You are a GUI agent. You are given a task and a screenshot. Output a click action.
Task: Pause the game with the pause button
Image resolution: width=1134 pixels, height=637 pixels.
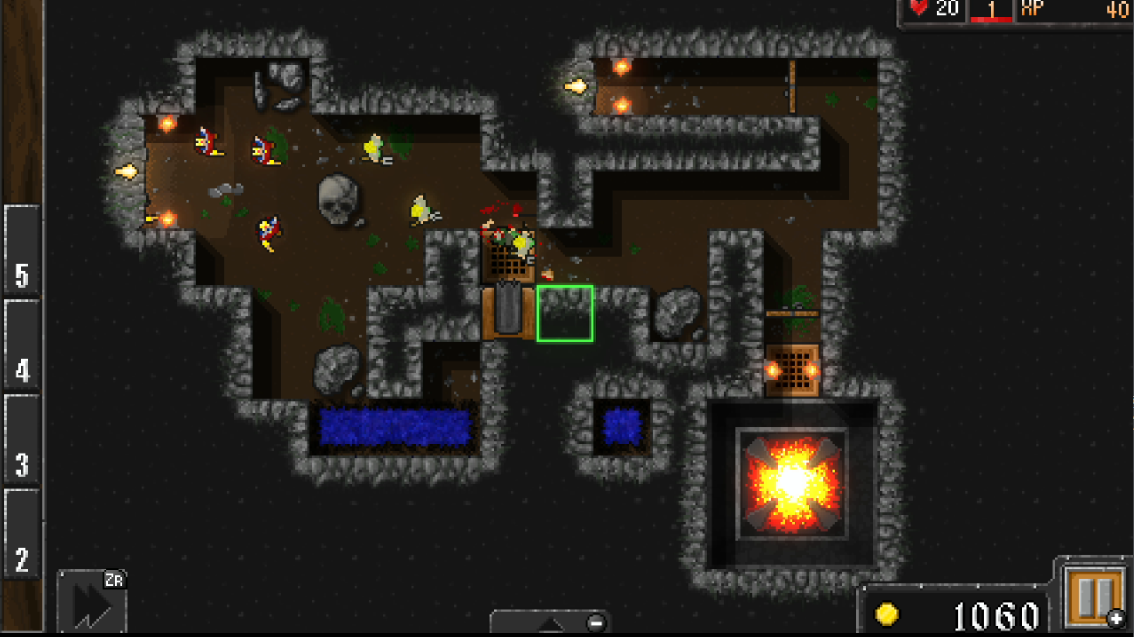[1092, 596]
